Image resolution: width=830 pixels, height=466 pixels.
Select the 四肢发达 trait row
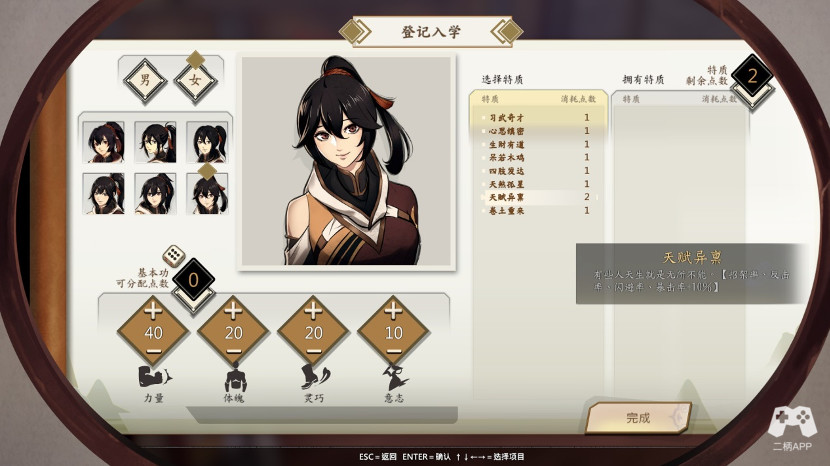coord(538,171)
